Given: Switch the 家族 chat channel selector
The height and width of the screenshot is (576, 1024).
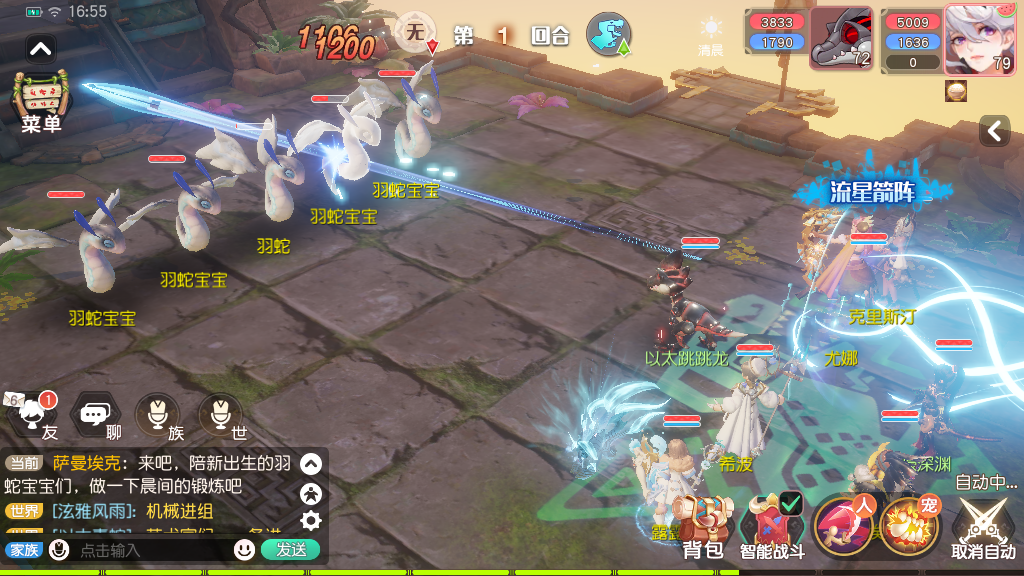Looking at the screenshot, I should [23, 549].
